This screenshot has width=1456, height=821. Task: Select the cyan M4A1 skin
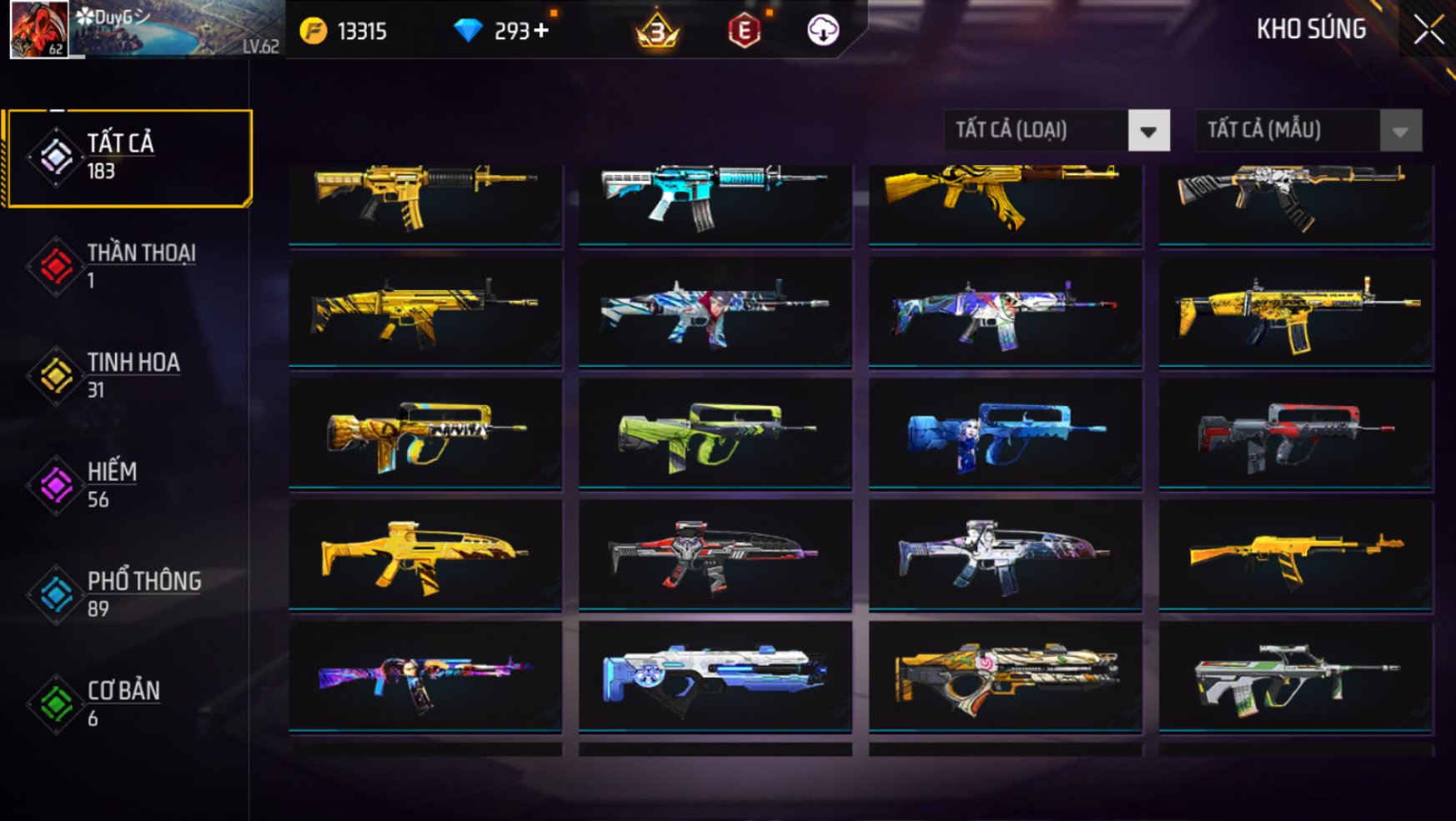pyautogui.click(x=715, y=198)
